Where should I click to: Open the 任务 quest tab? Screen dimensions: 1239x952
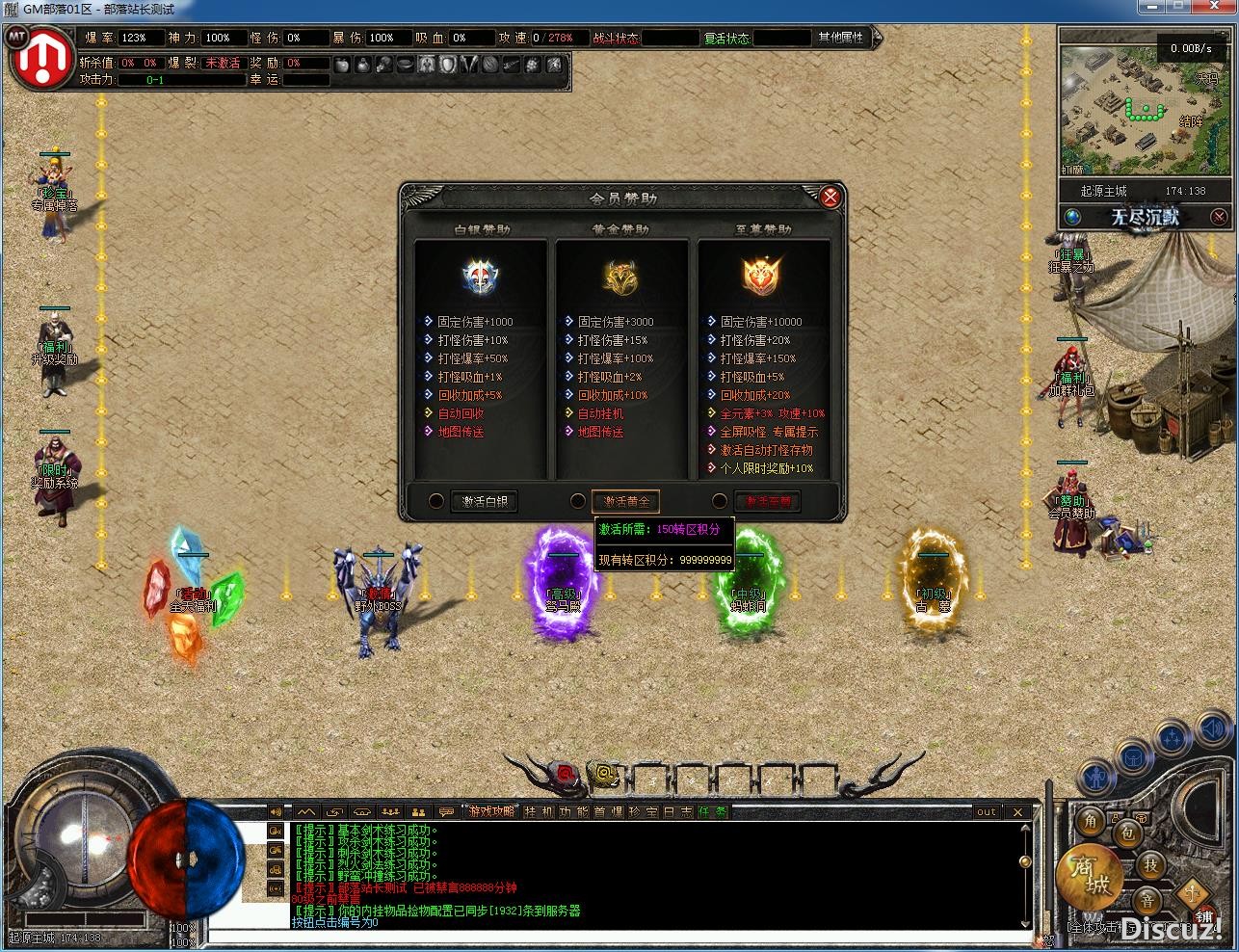pos(712,811)
